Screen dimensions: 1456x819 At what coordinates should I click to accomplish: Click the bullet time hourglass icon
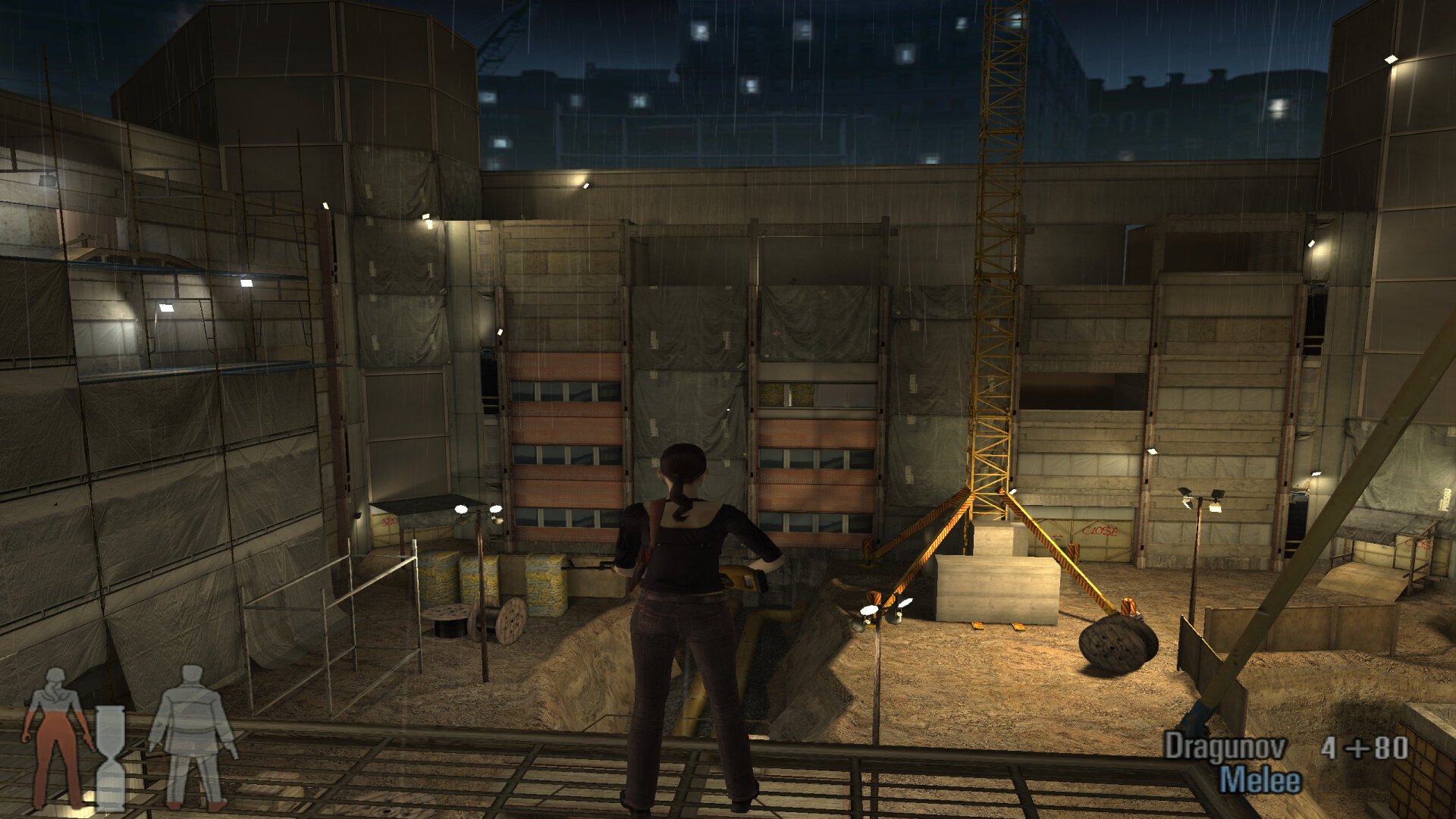coord(111,758)
